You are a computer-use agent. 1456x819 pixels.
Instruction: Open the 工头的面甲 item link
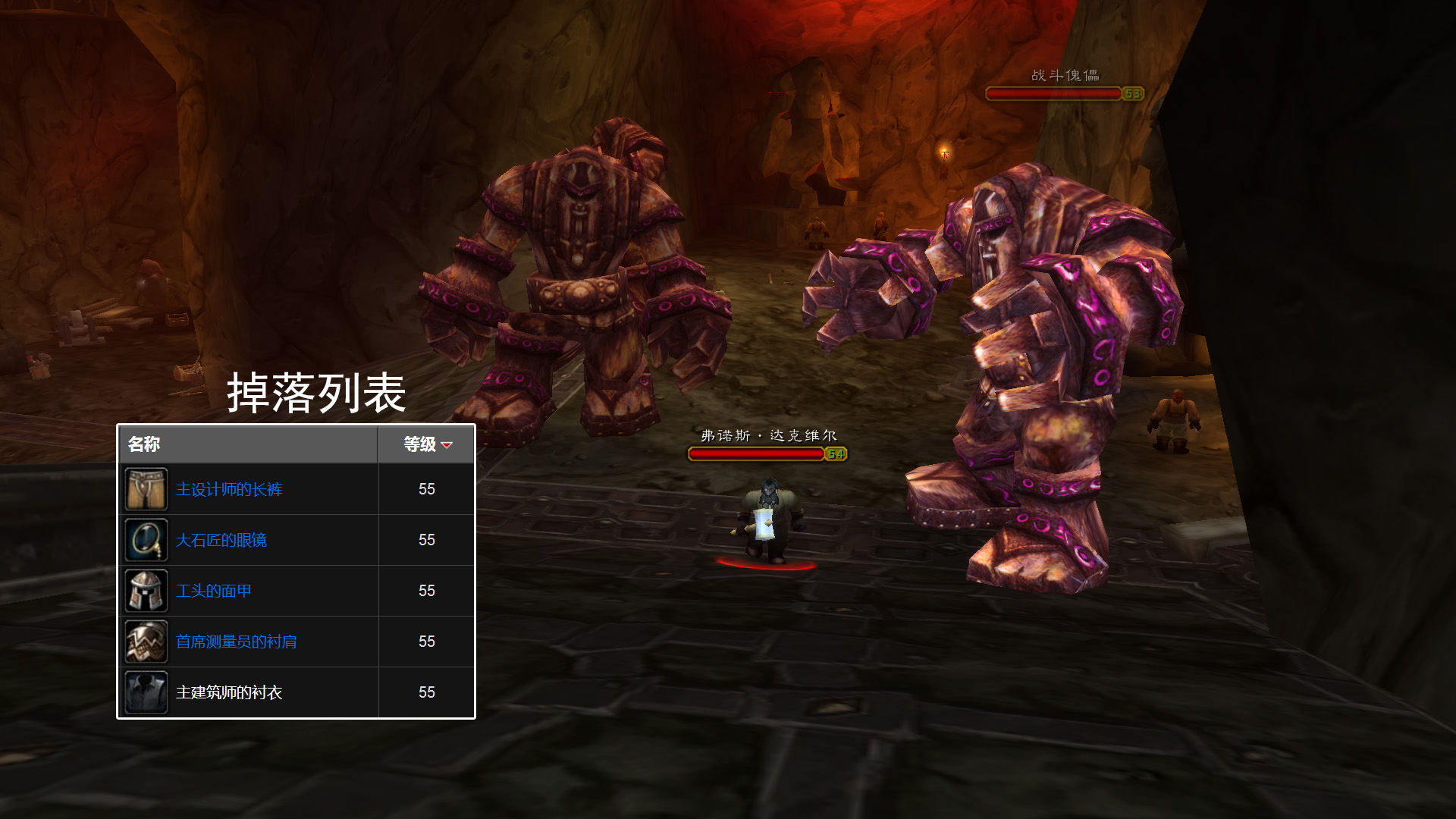(213, 591)
